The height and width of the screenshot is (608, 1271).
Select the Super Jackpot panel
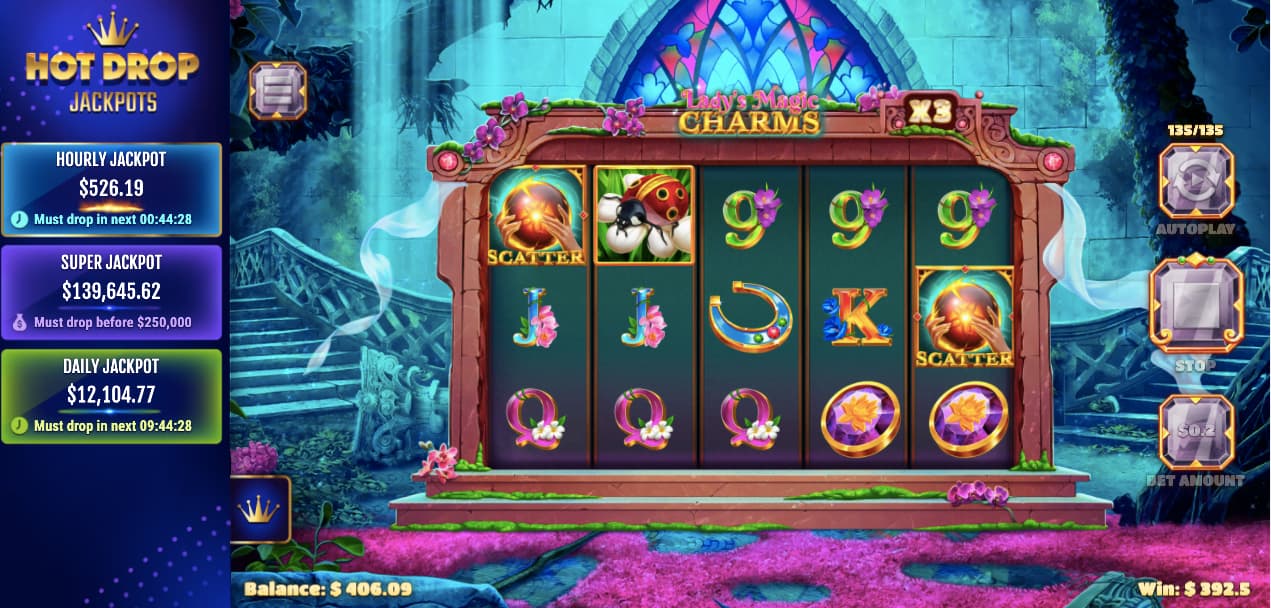[x=111, y=292]
